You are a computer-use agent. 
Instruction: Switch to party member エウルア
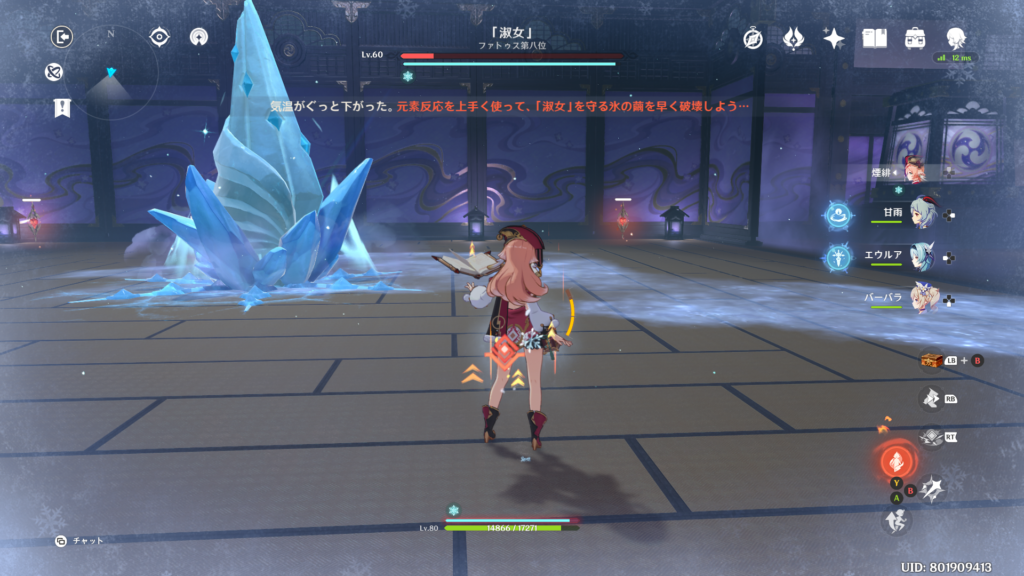(x=922, y=256)
